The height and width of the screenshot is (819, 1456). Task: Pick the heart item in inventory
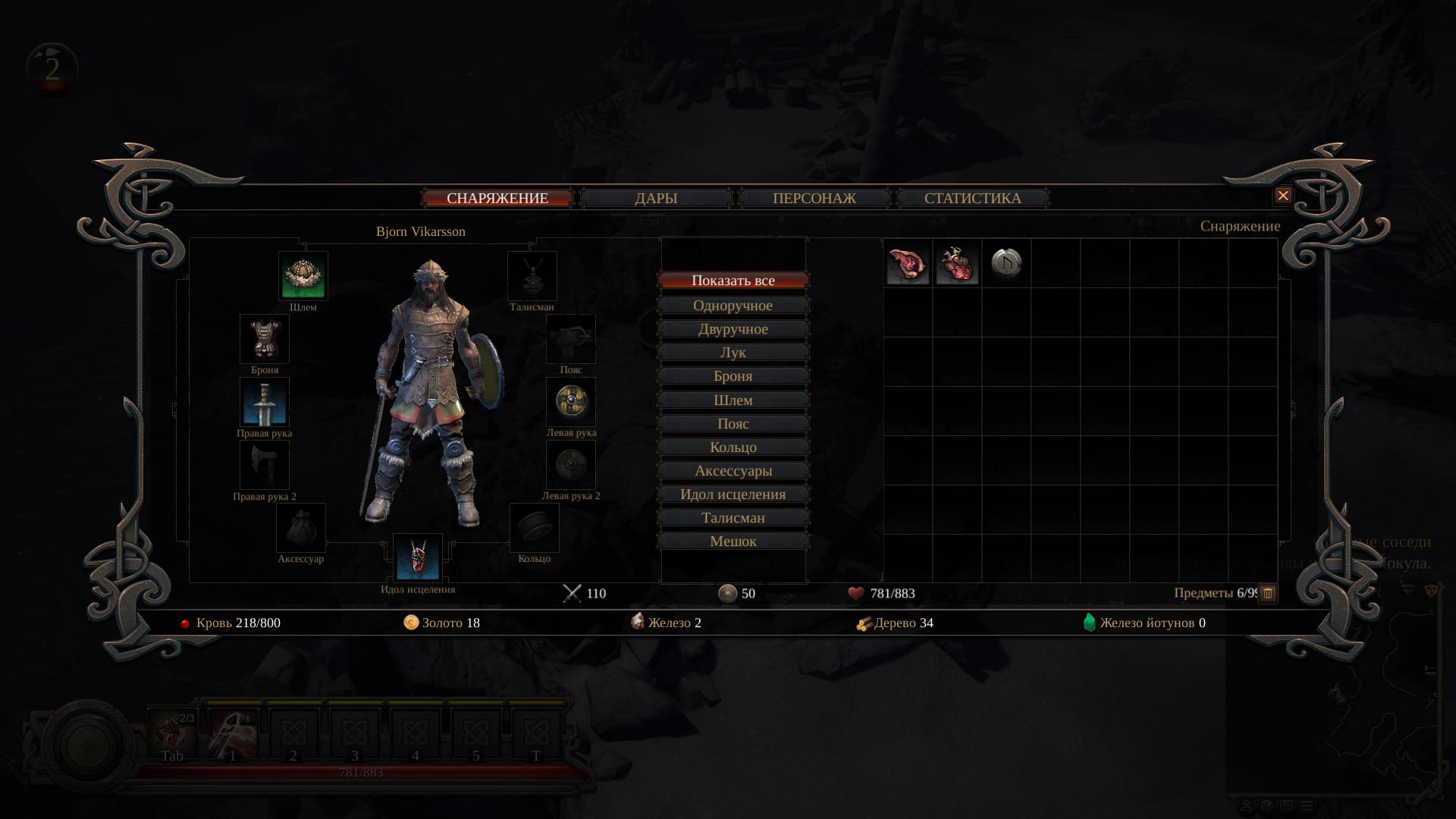coord(957,264)
